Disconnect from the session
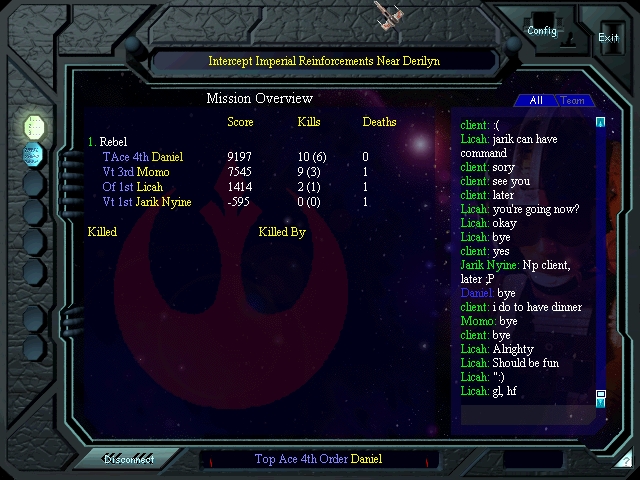Viewport: 640px width, 480px height. pyautogui.click(x=130, y=460)
